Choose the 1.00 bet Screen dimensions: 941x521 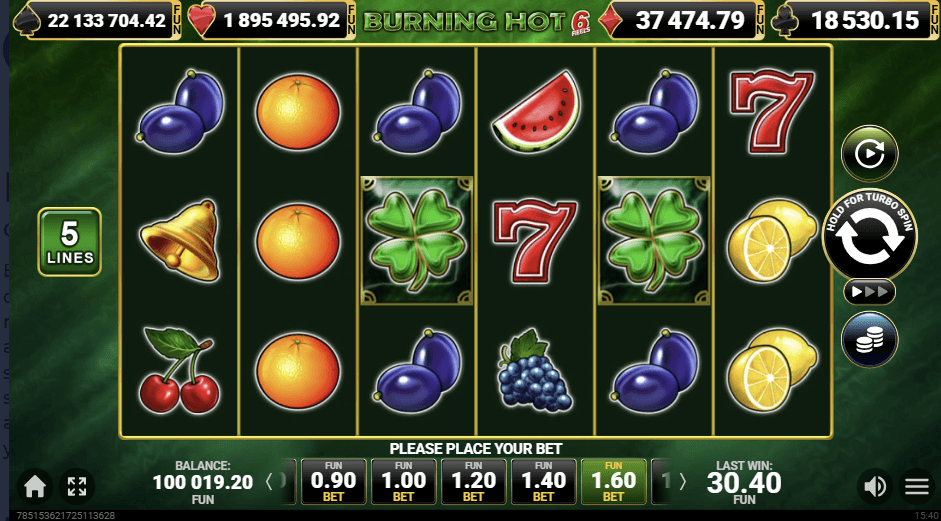[x=403, y=482]
